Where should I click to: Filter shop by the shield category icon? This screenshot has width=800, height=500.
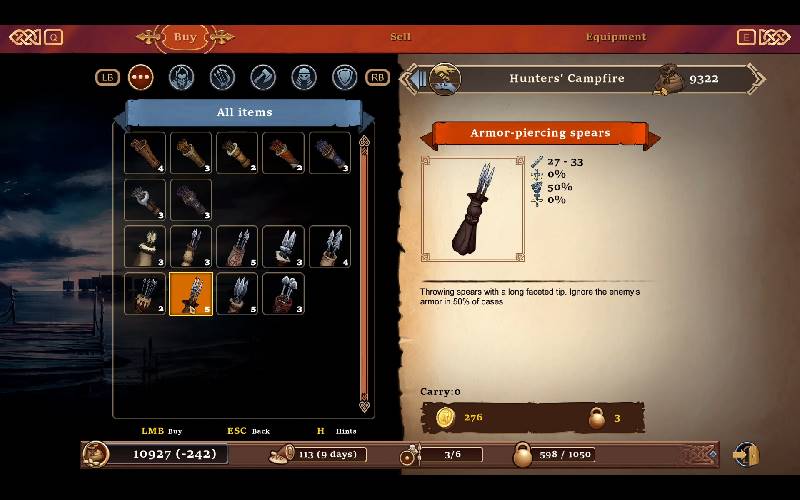[x=344, y=77]
